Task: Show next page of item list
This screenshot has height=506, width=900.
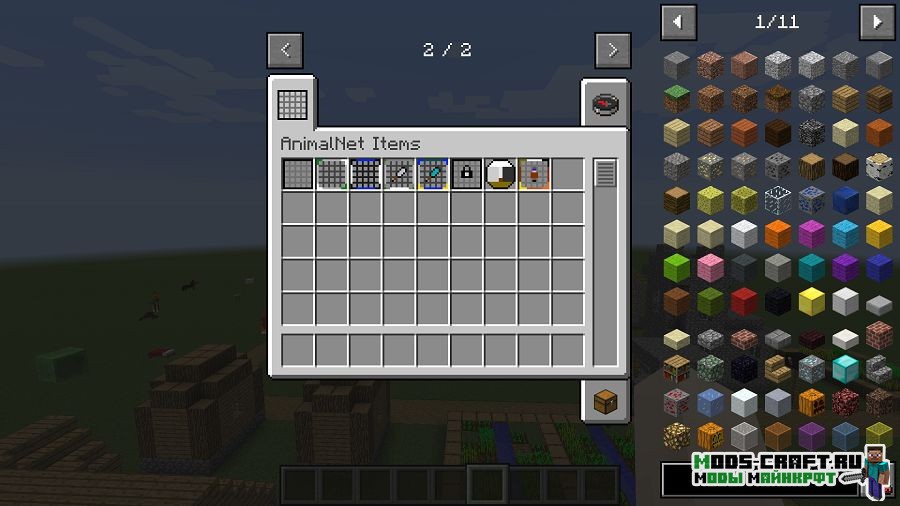Action: (x=877, y=20)
